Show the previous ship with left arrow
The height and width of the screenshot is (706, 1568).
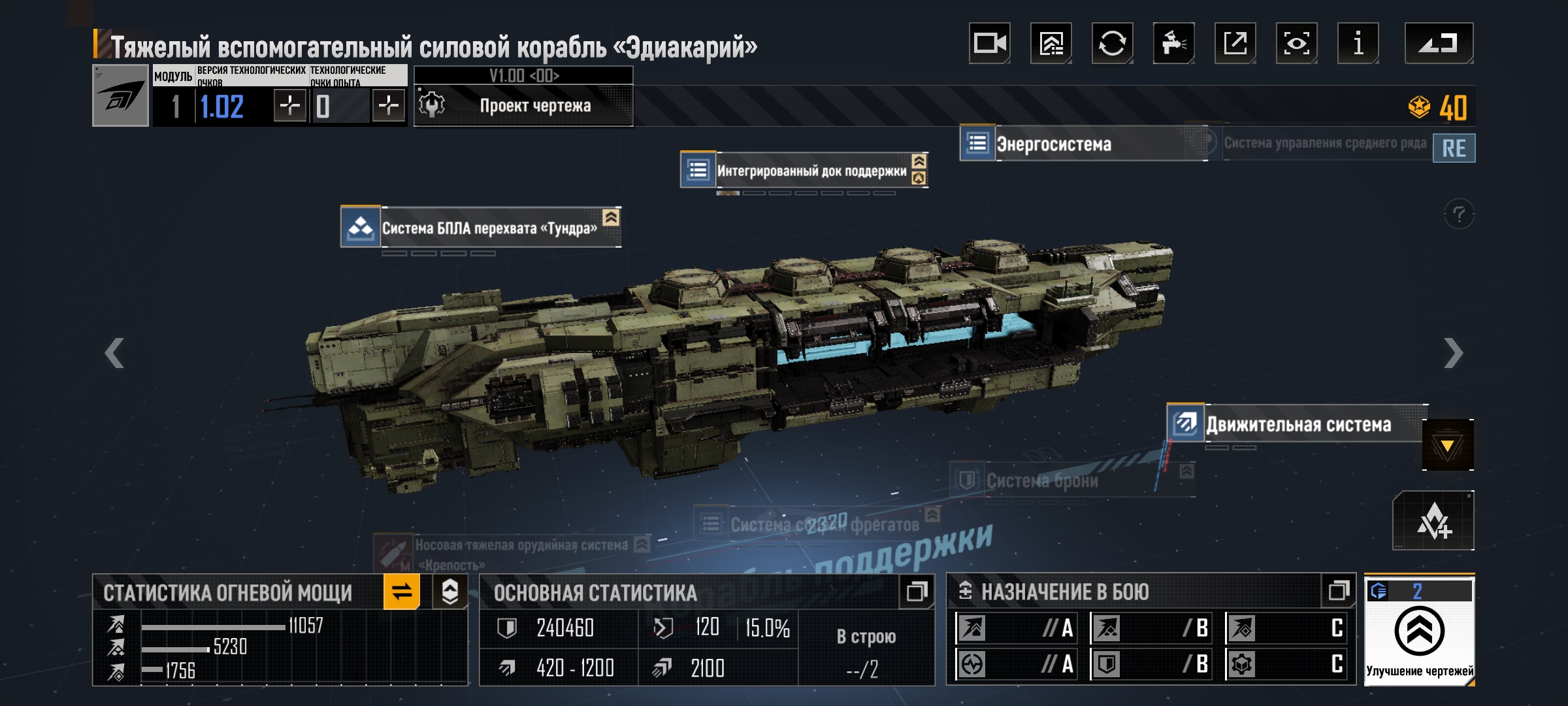[114, 354]
